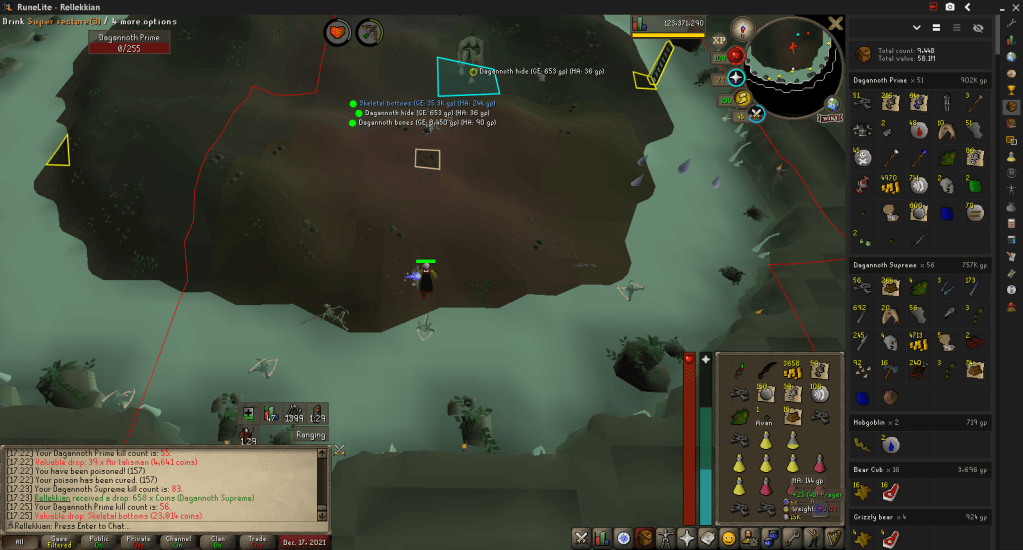Close the RuneLite window
The width and height of the screenshot is (1023, 550).
coord(1010,7)
